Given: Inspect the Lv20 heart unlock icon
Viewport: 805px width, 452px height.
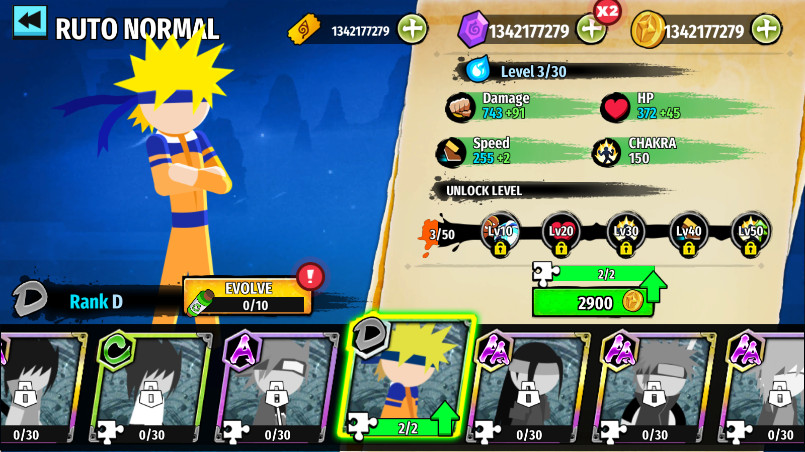Looking at the screenshot, I should [x=561, y=233].
